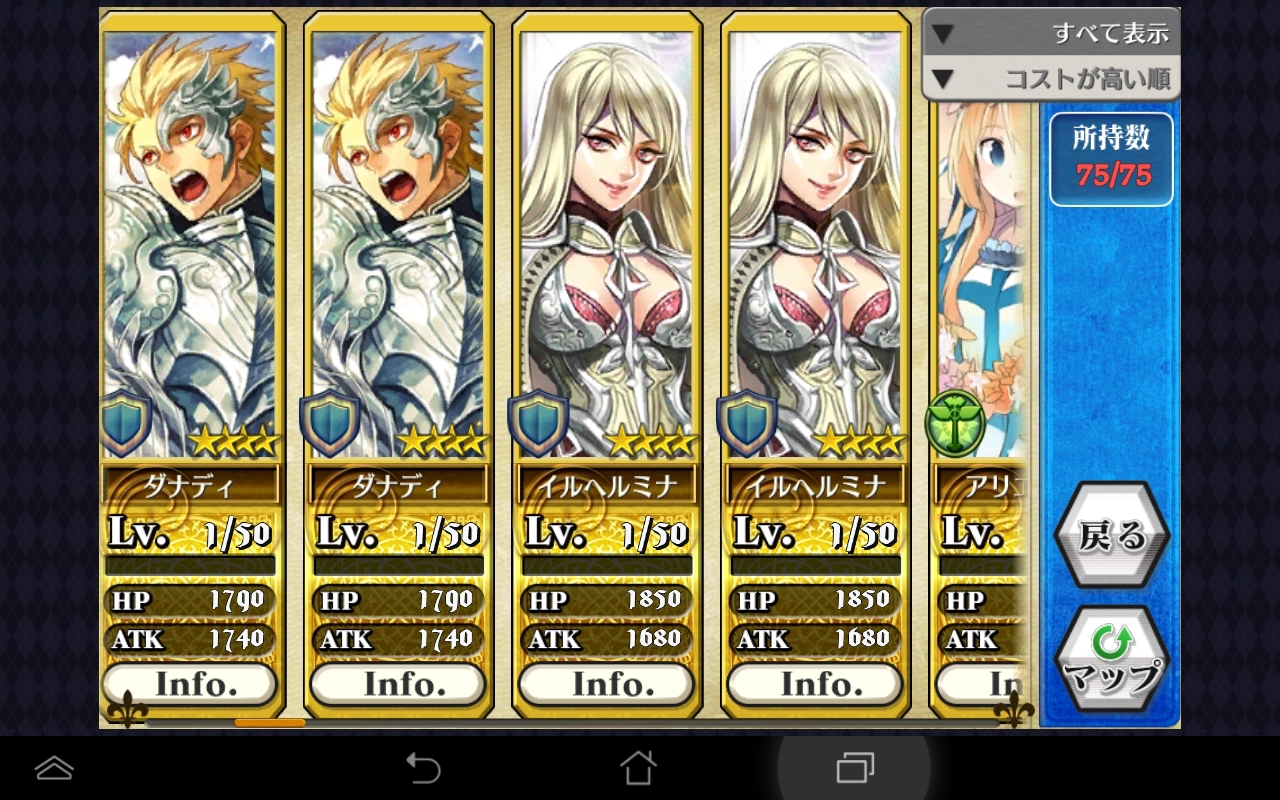1280x800 pixels.
Task: Open the すべて表示 filter dropdown
Action: (x=1050, y=33)
